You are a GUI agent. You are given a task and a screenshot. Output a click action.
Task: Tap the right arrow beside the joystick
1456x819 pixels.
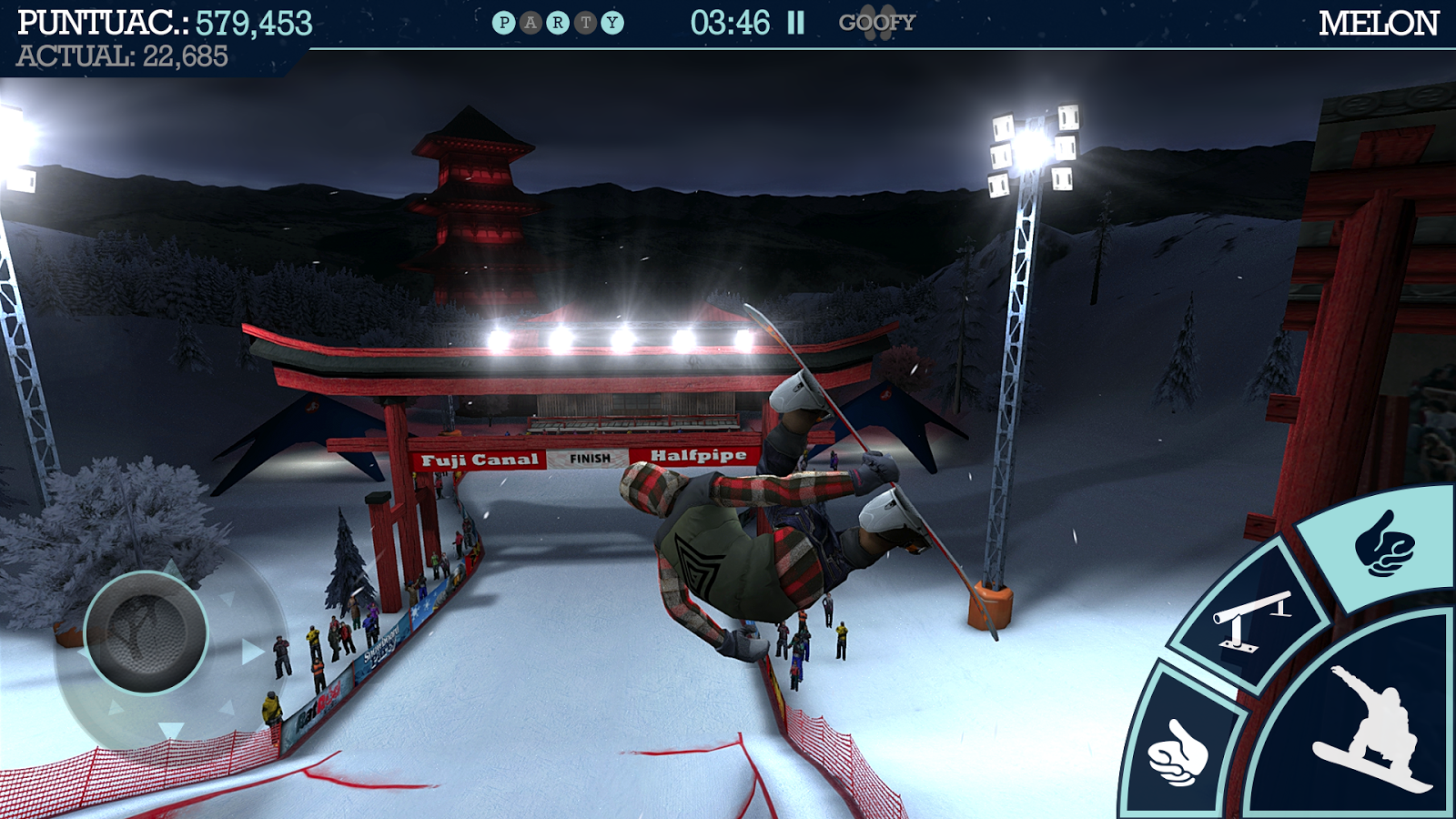(252, 652)
